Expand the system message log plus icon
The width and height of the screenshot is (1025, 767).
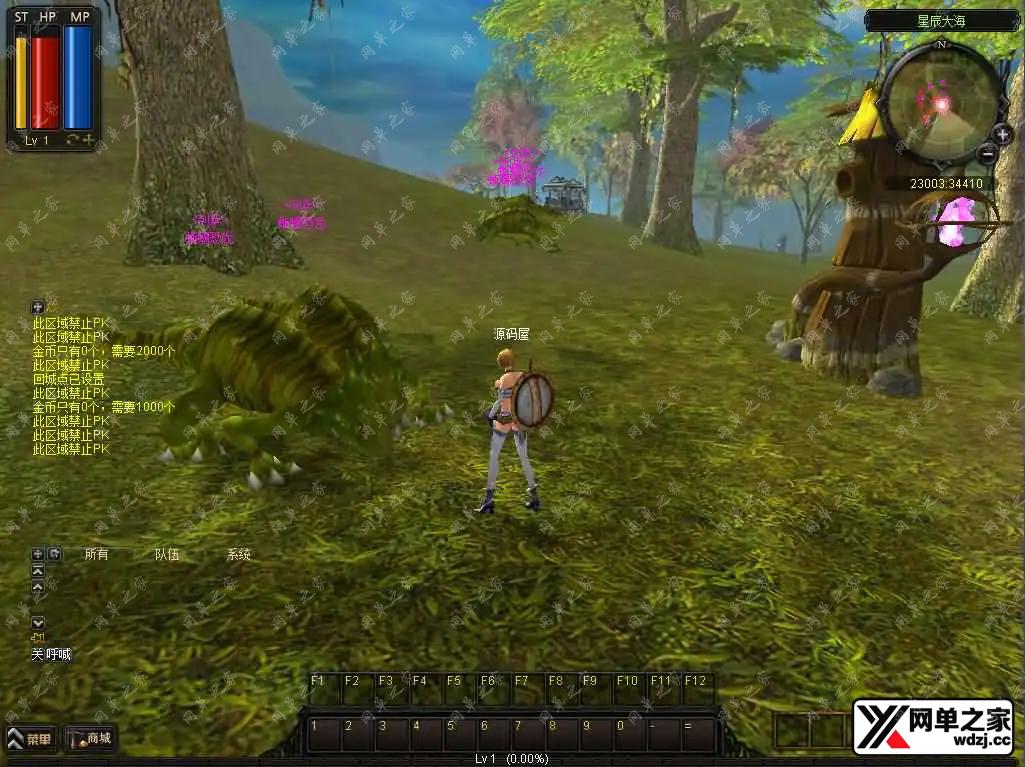(x=38, y=307)
